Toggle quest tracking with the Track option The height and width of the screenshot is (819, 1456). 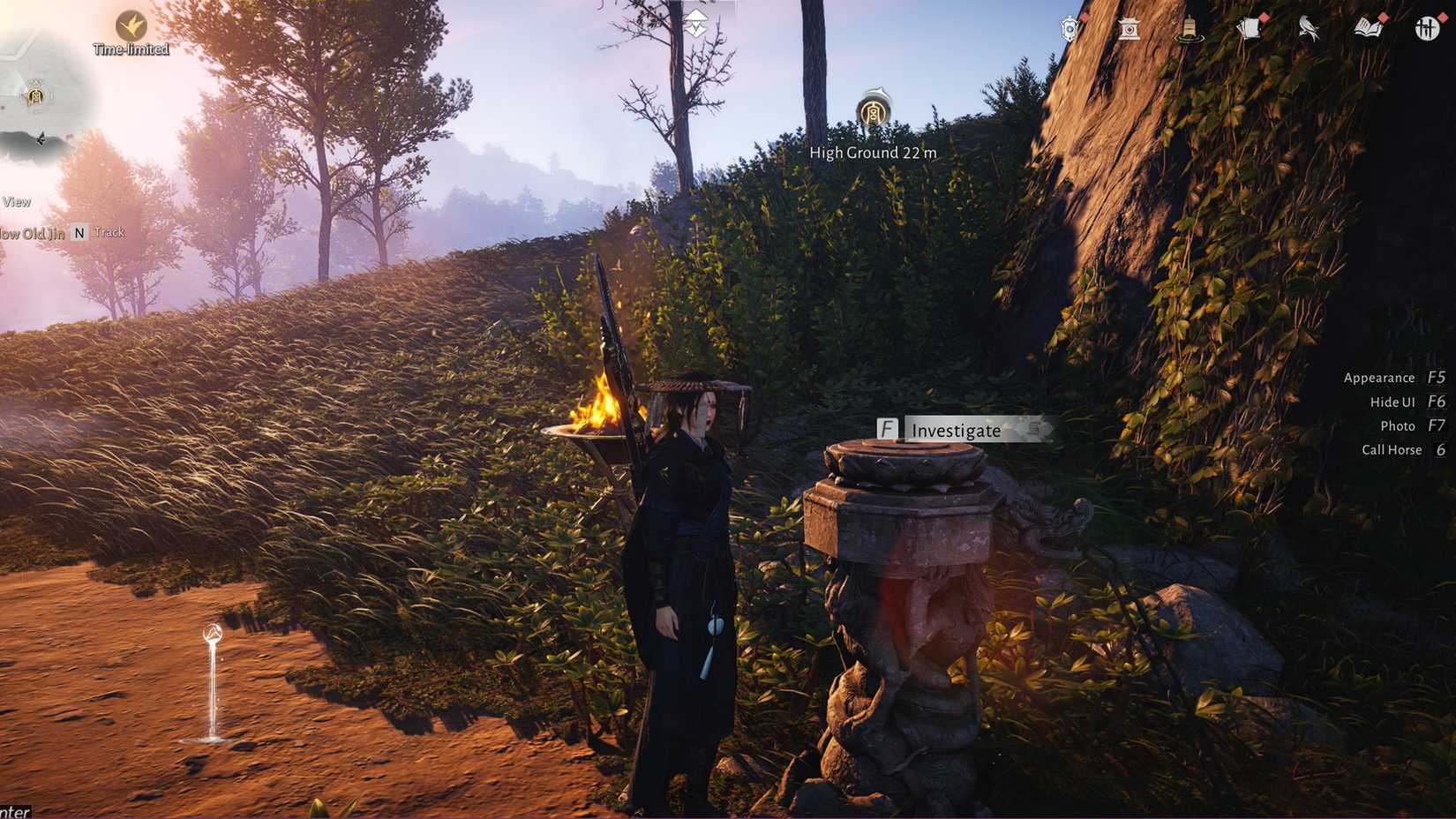109,232
